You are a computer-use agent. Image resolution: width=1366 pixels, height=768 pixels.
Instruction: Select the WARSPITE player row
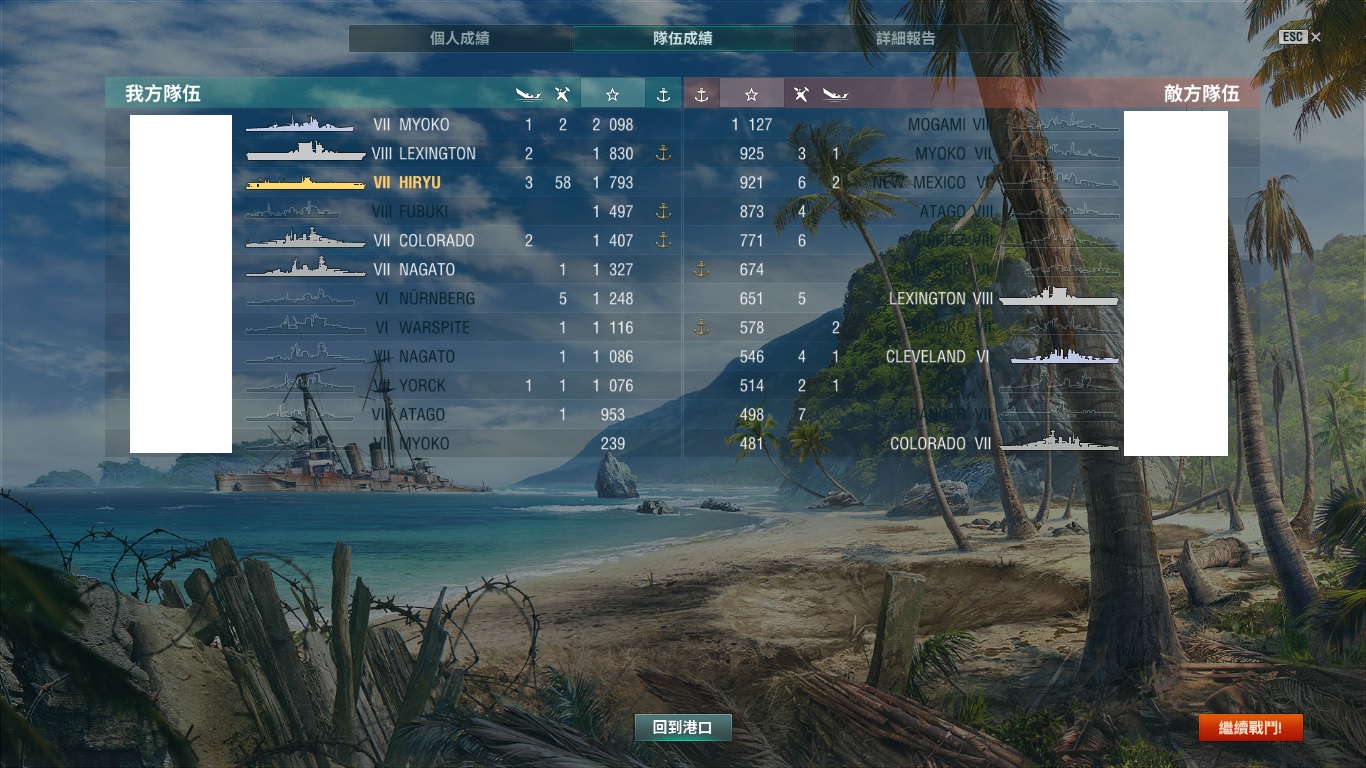pos(434,328)
